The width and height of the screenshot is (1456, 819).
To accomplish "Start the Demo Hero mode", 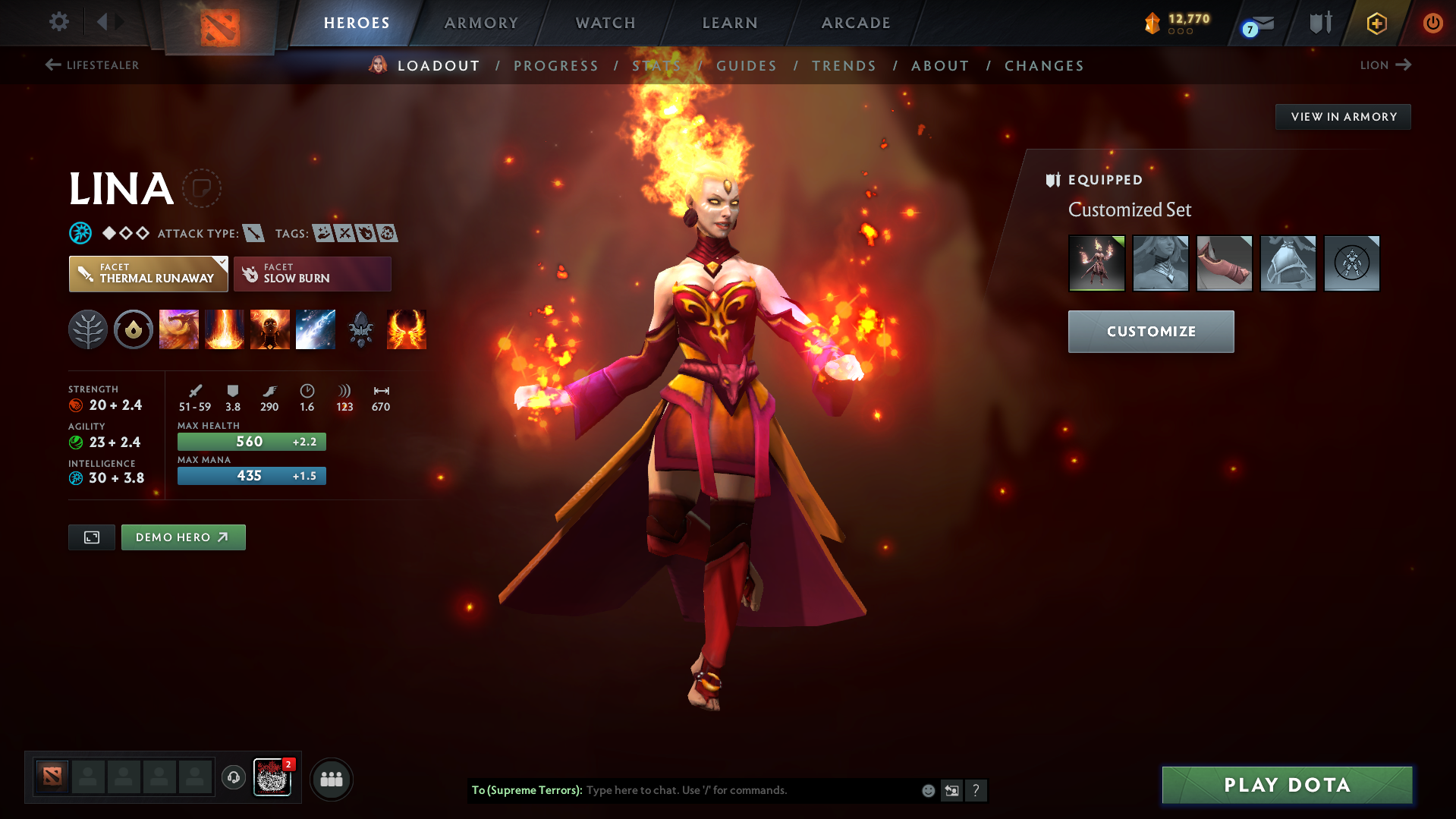I will pos(183,537).
